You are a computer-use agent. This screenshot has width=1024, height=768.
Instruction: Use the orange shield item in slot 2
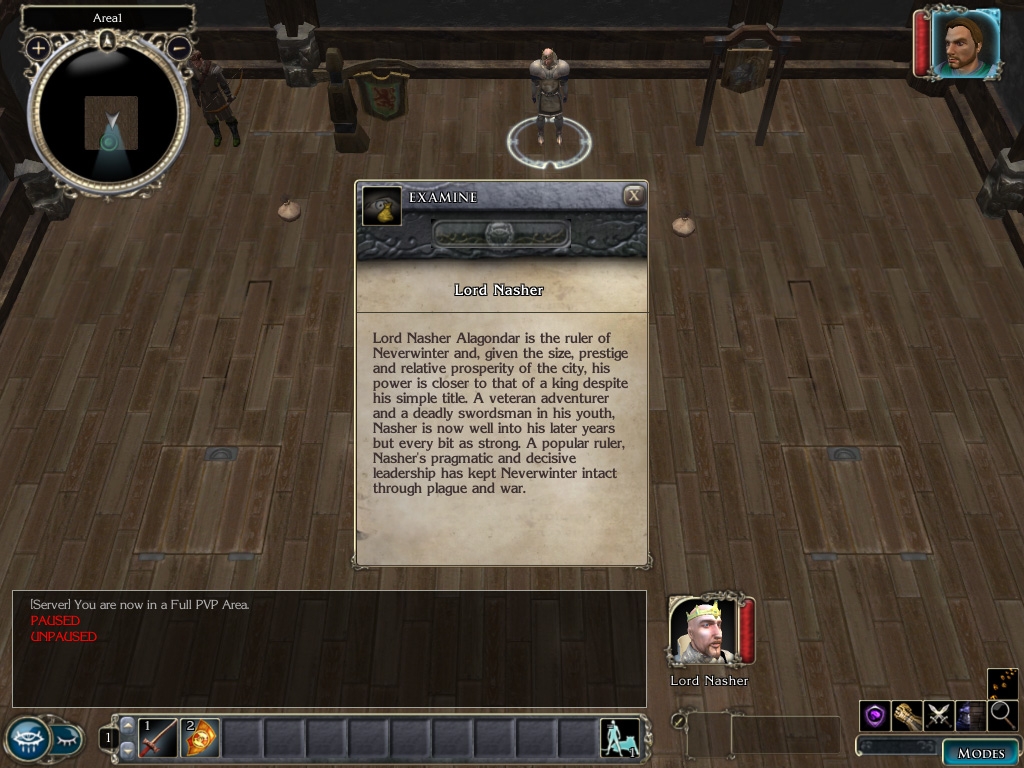point(200,739)
